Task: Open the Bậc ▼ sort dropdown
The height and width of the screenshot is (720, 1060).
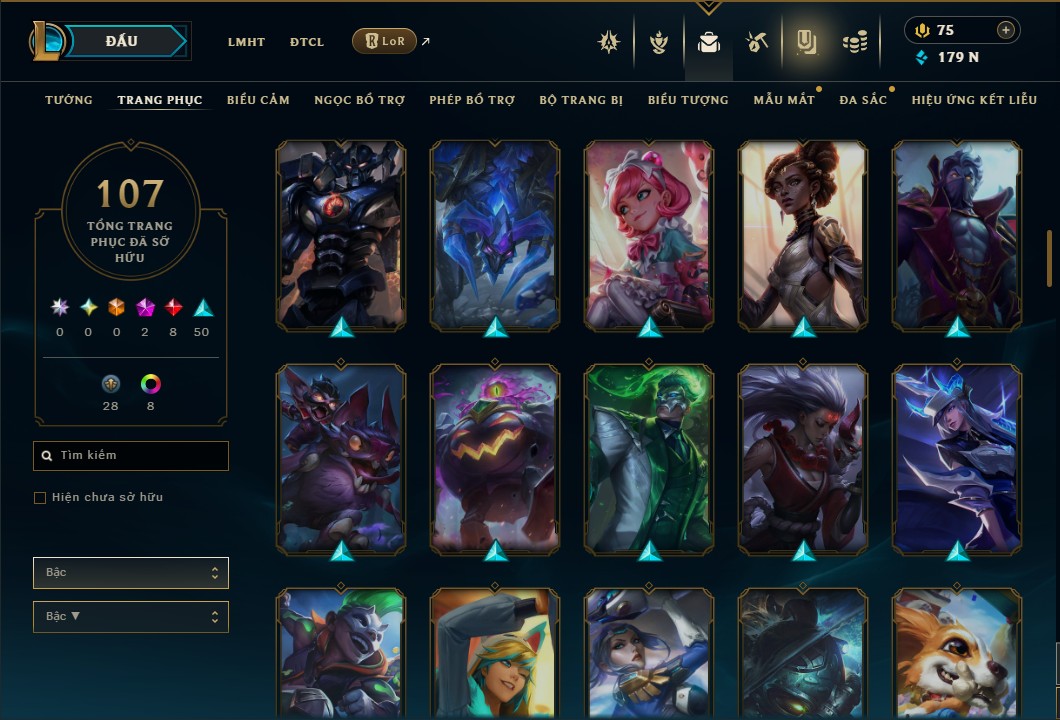Action: (x=131, y=616)
